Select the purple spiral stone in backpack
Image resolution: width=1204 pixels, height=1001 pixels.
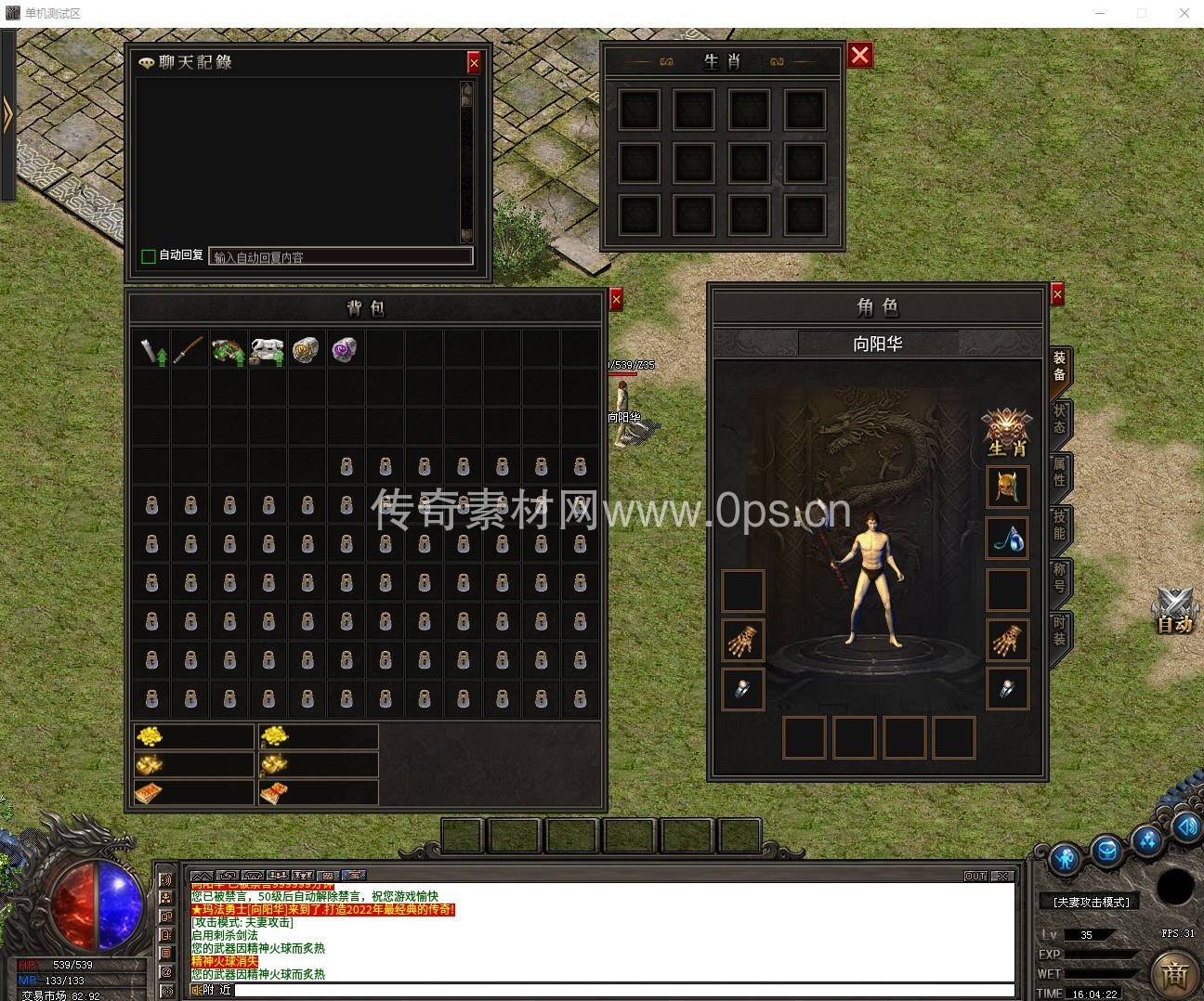[x=344, y=350]
